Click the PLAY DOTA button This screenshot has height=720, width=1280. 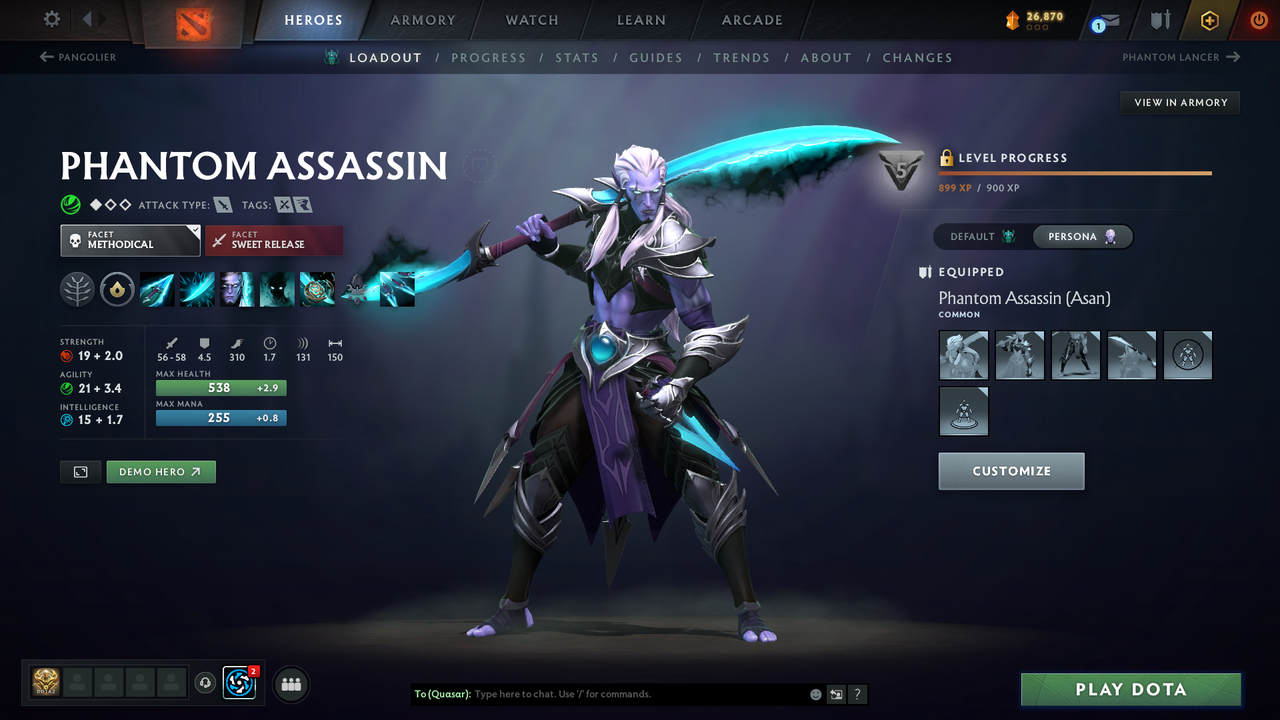[1130, 689]
